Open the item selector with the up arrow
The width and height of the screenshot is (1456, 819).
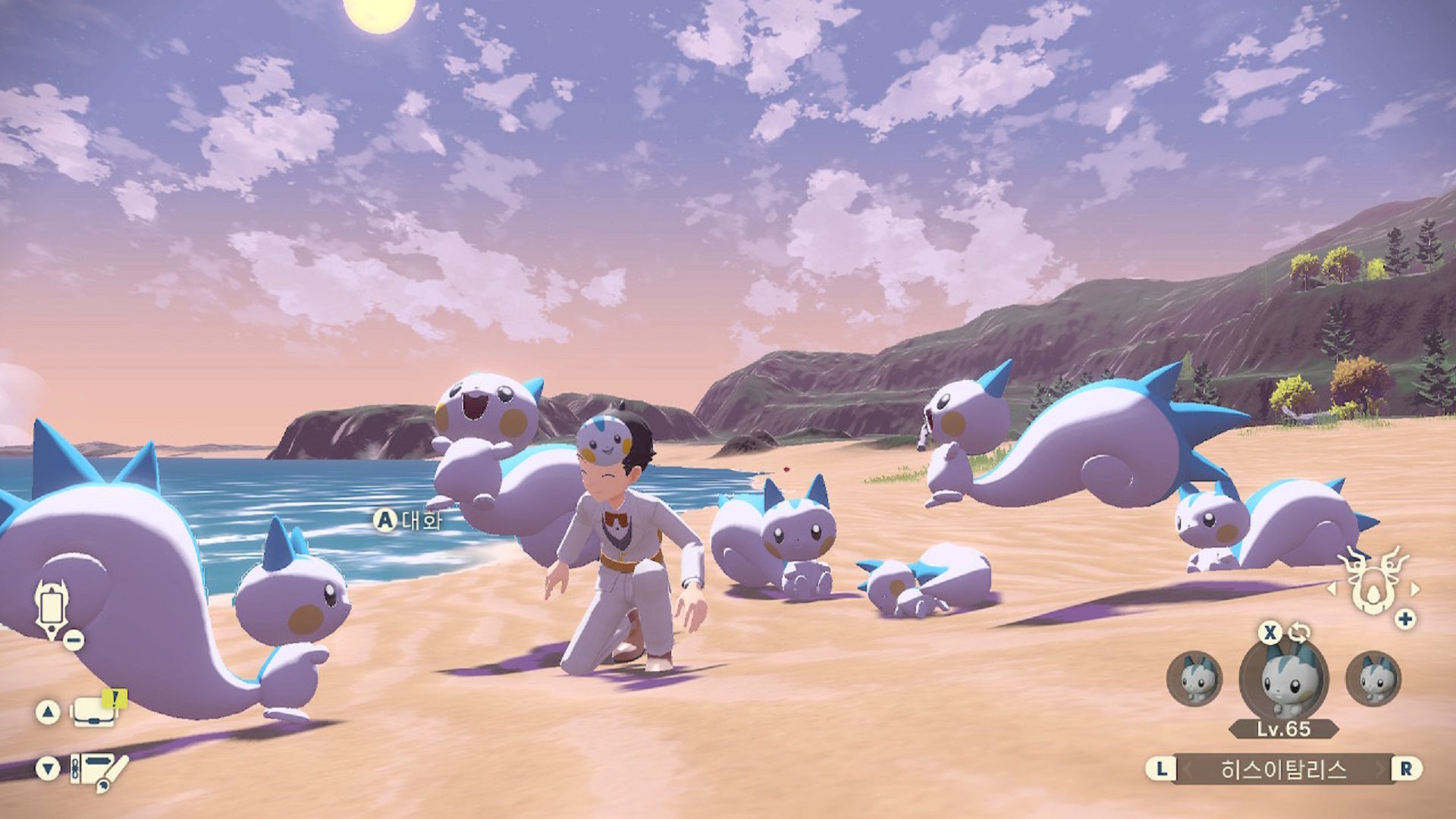point(48,711)
